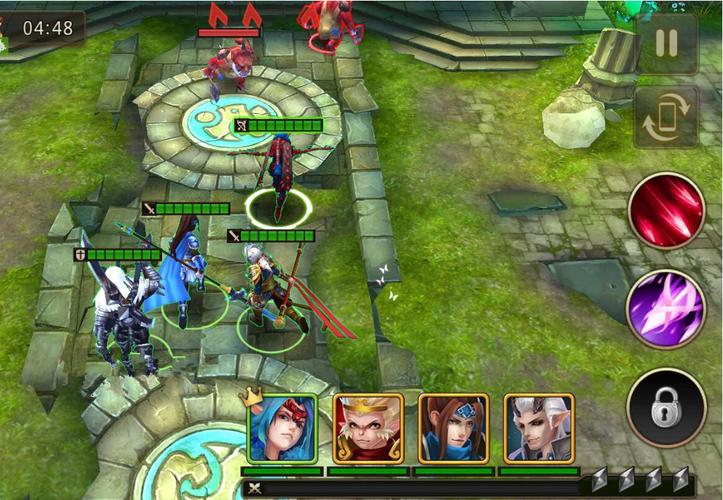Choose the monkey king hero portrait

coord(368,428)
